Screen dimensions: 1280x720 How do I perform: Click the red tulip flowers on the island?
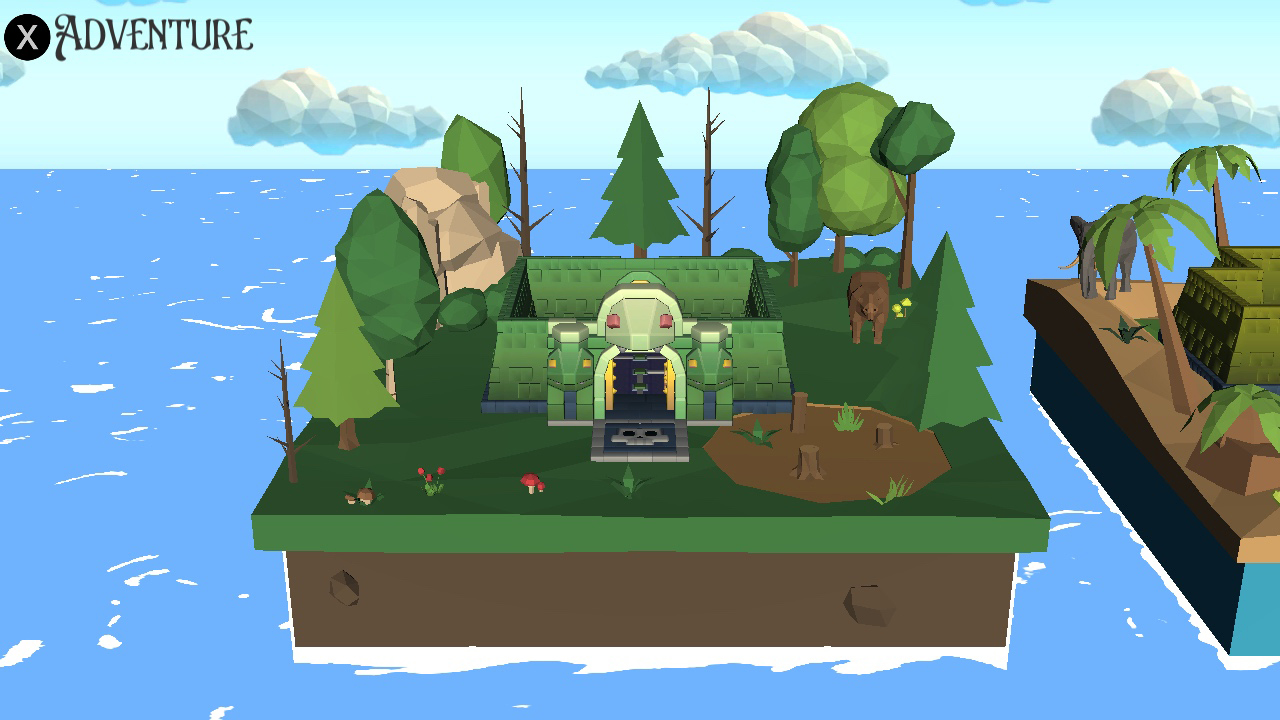click(x=432, y=476)
